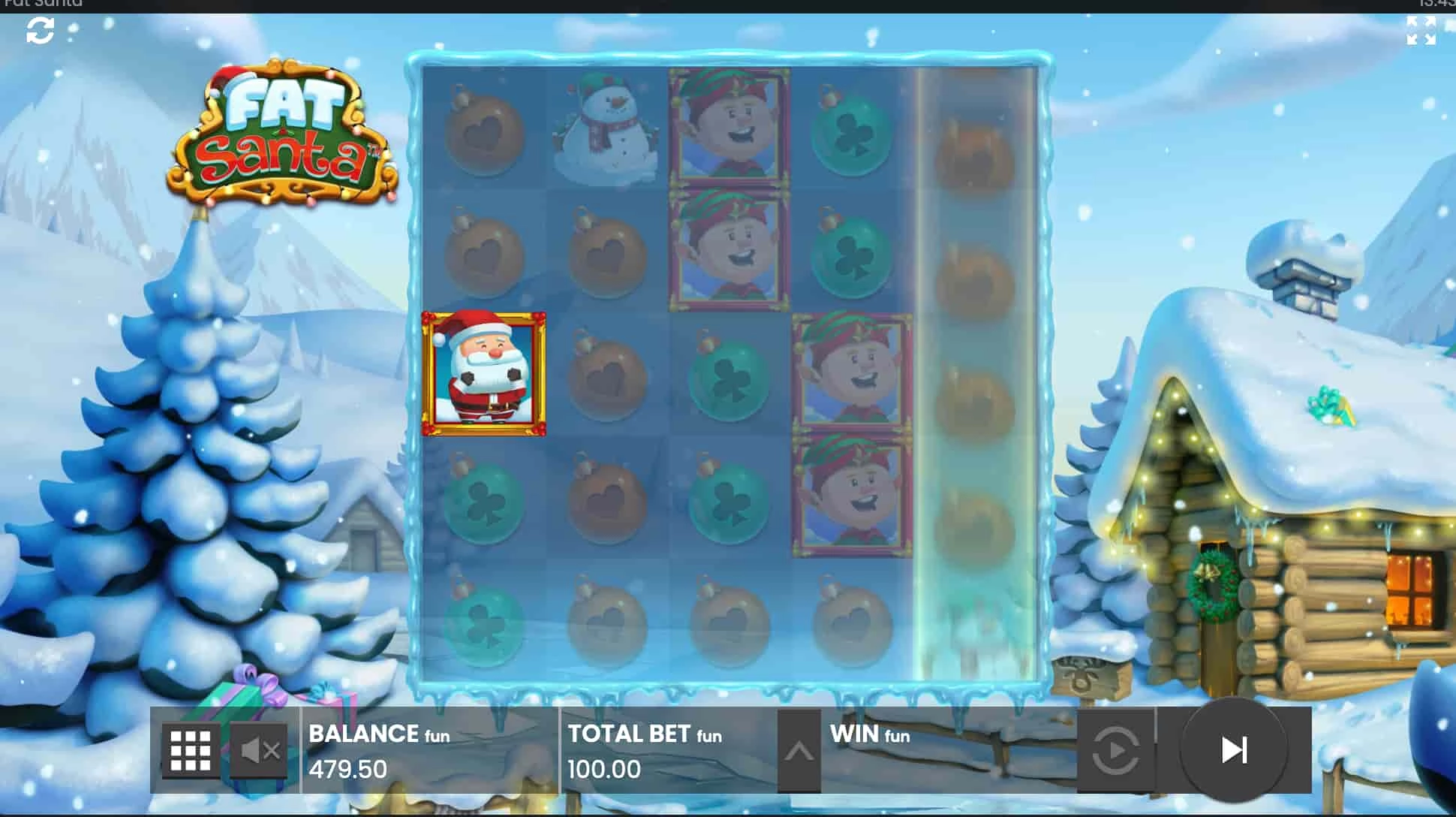Select the WIN fun panel label
Screen dimensions: 1456x817
[x=867, y=734]
